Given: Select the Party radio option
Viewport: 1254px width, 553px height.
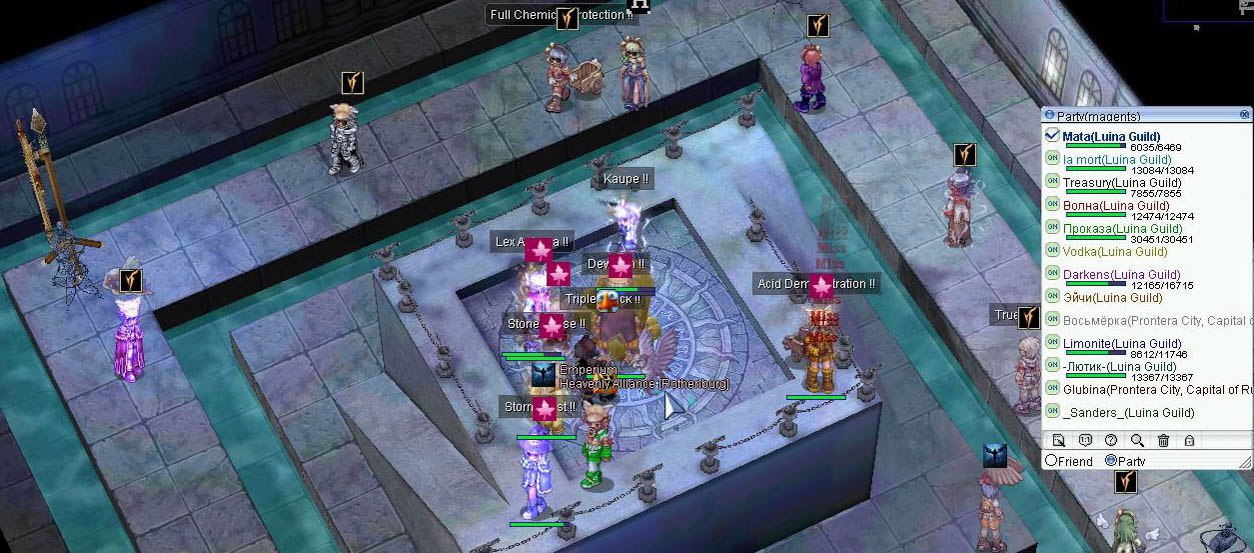Looking at the screenshot, I should (1111, 461).
